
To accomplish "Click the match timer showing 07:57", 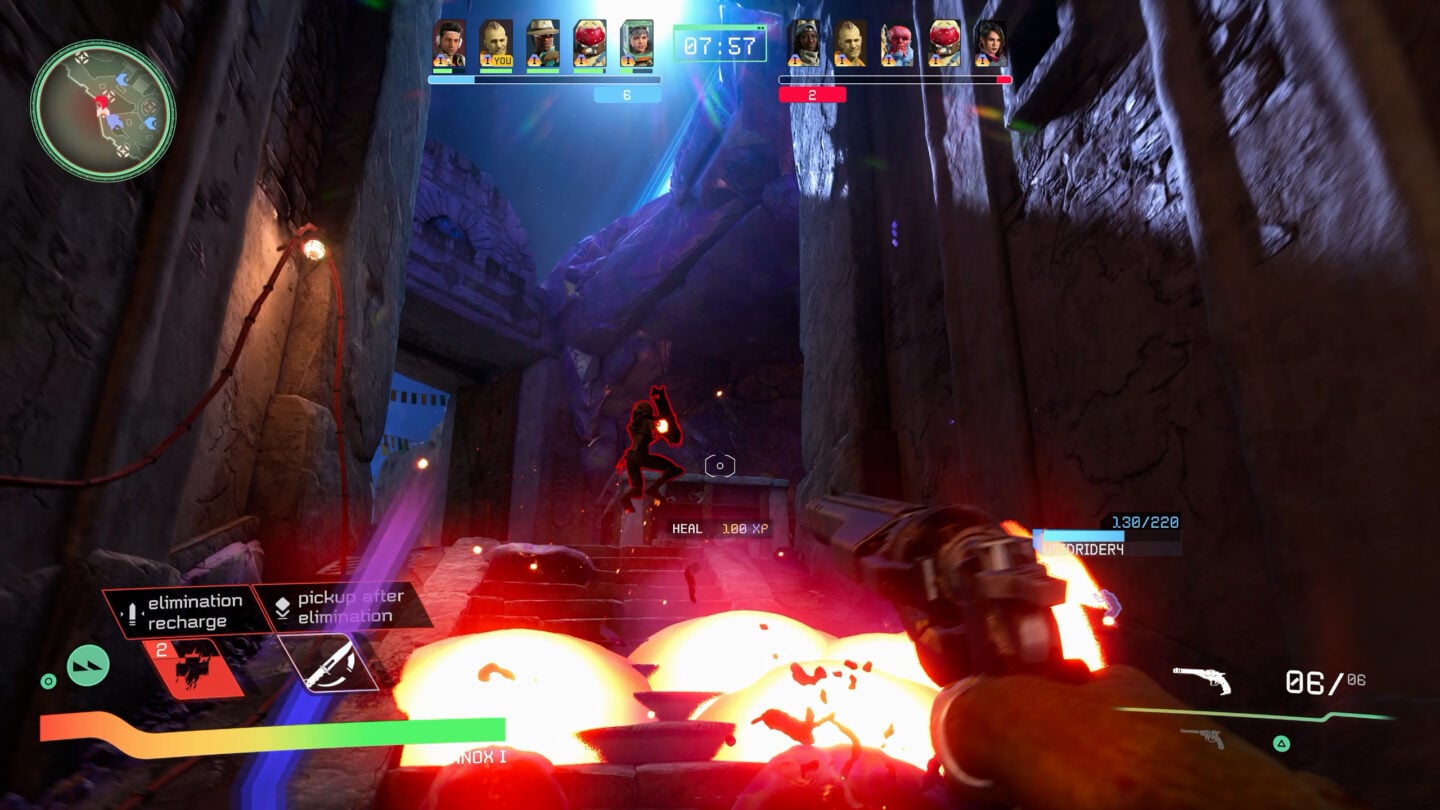I will [721, 44].
